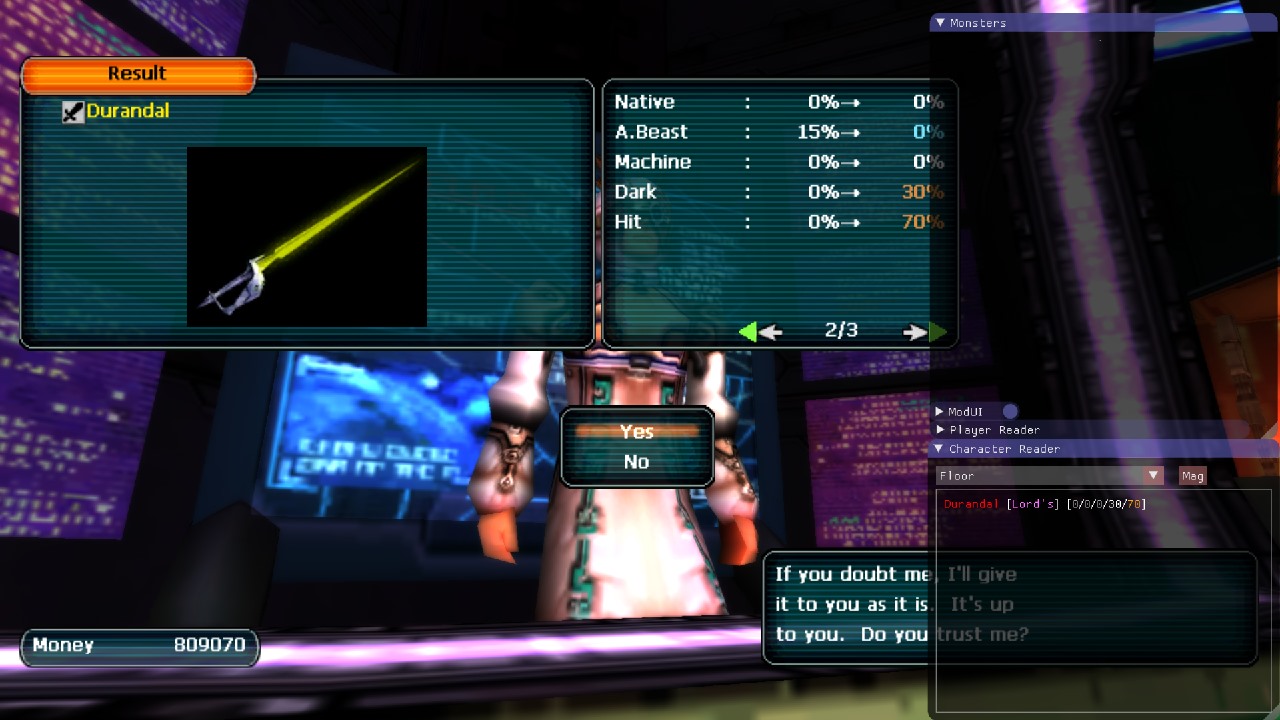Select No in the confirmation prompt
This screenshot has width=1280, height=720.
637,462
